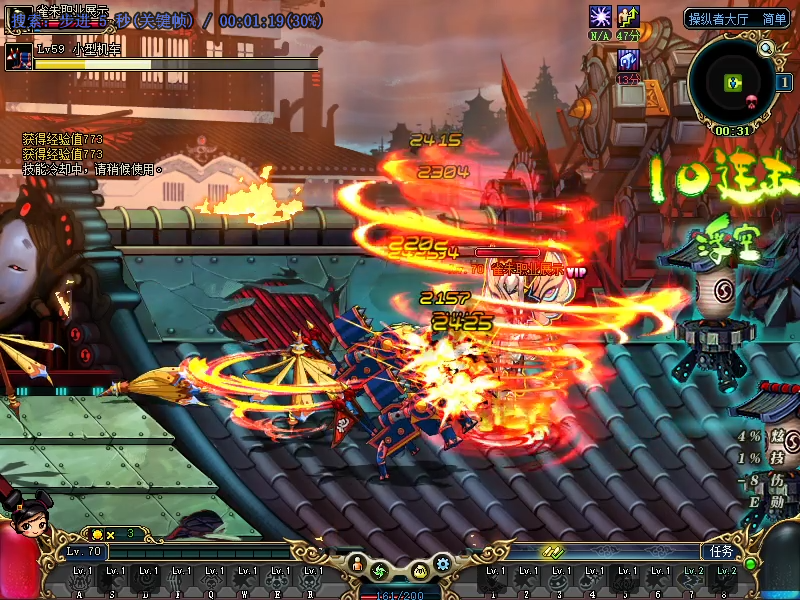Select the white starburst buff icon
Viewport: 800px width, 600px height.
point(600,16)
